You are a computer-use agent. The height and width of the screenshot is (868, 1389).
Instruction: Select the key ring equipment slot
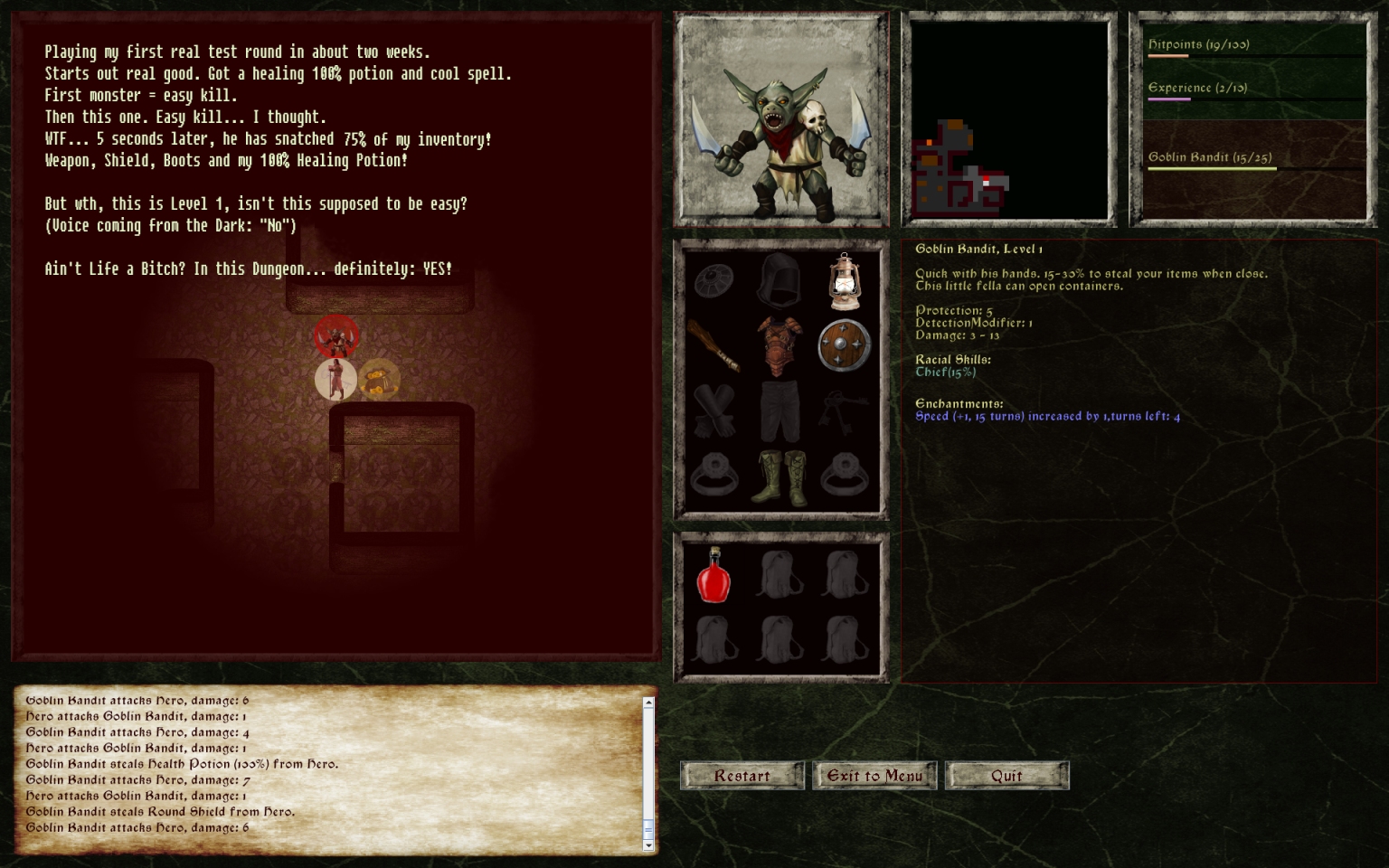844,412
